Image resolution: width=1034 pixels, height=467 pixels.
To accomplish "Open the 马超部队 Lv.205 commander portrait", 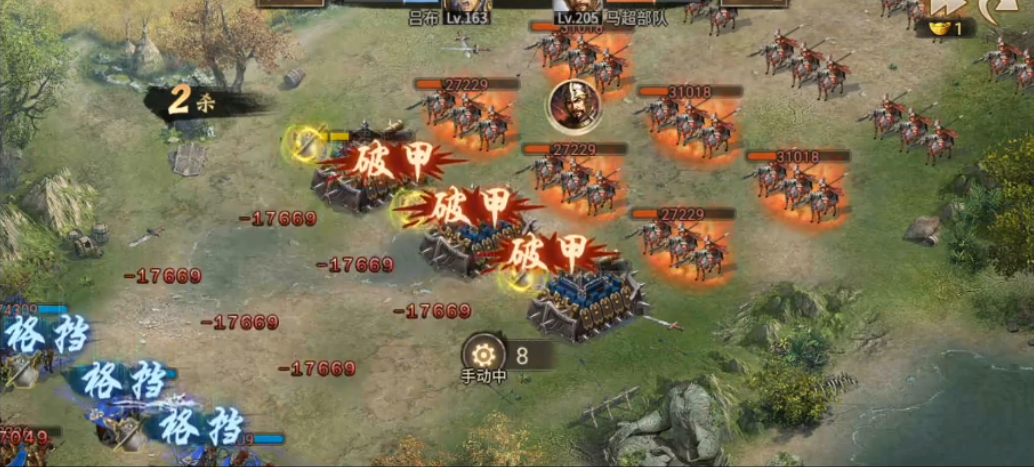I will [578, 6].
